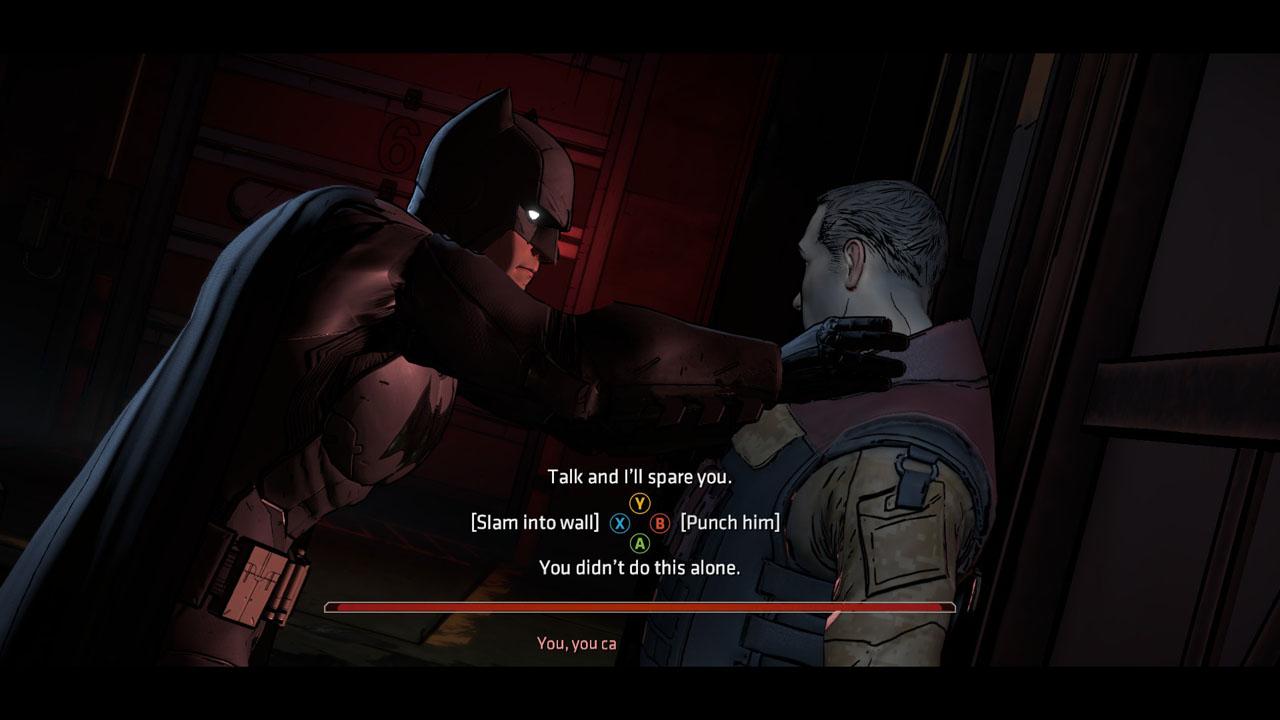Choose "Talk and I'll spare you." reply

coord(639,477)
